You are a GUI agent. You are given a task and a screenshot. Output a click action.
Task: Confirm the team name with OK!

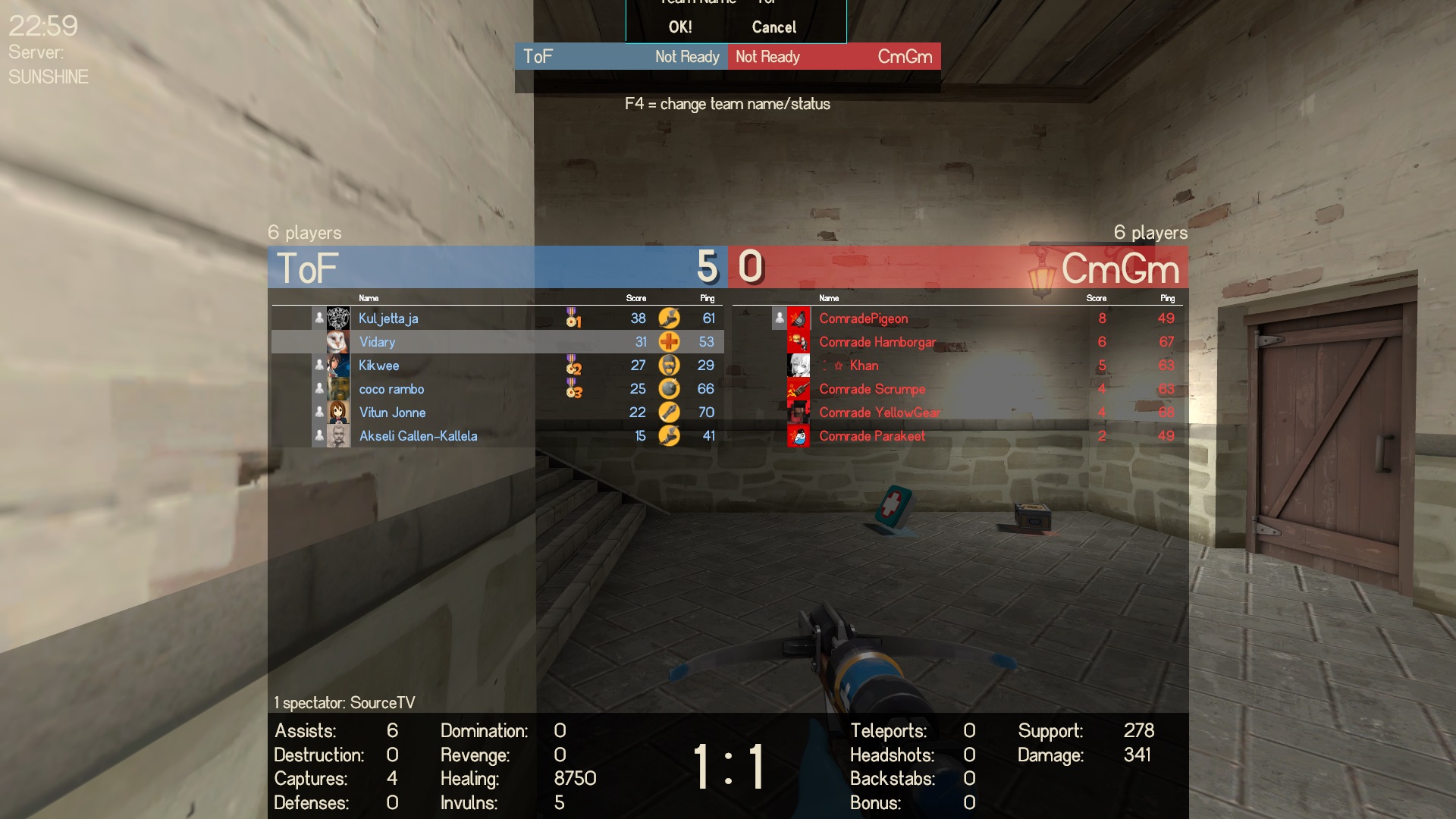pos(680,27)
